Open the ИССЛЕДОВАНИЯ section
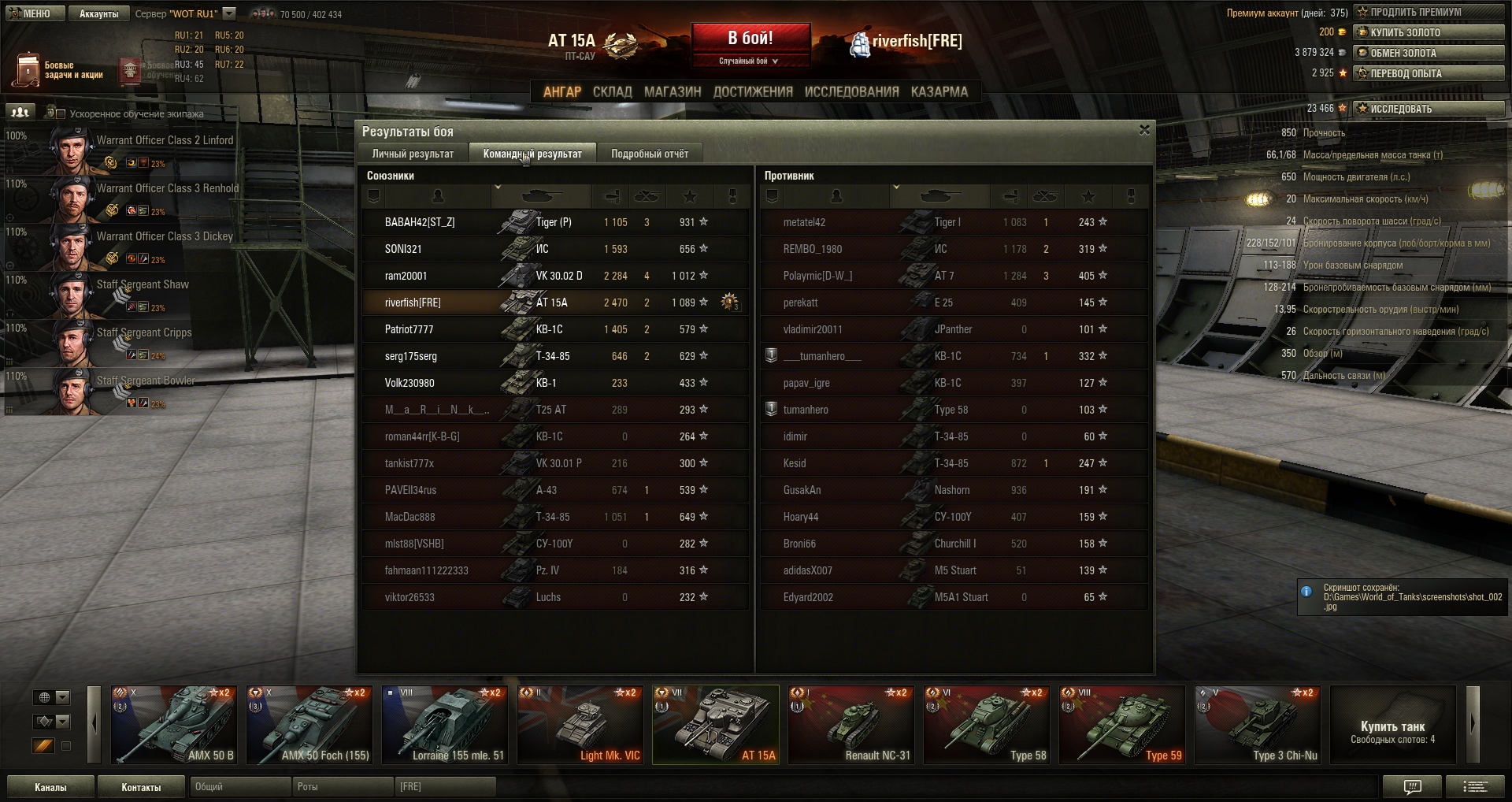Viewport: 1512px width, 802px height. coord(851,91)
